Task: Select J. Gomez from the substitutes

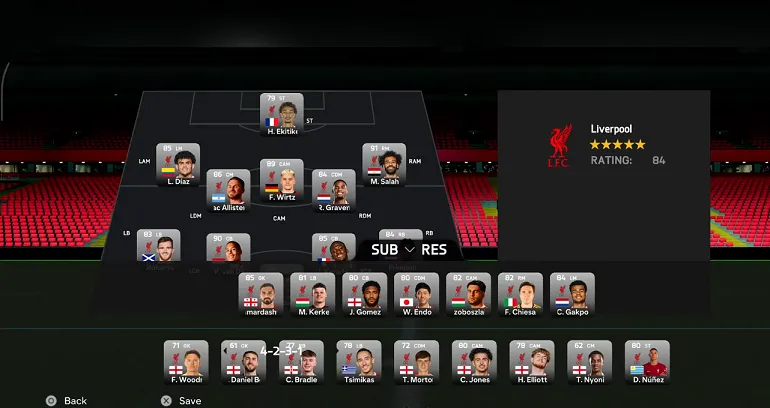Action: click(364, 295)
